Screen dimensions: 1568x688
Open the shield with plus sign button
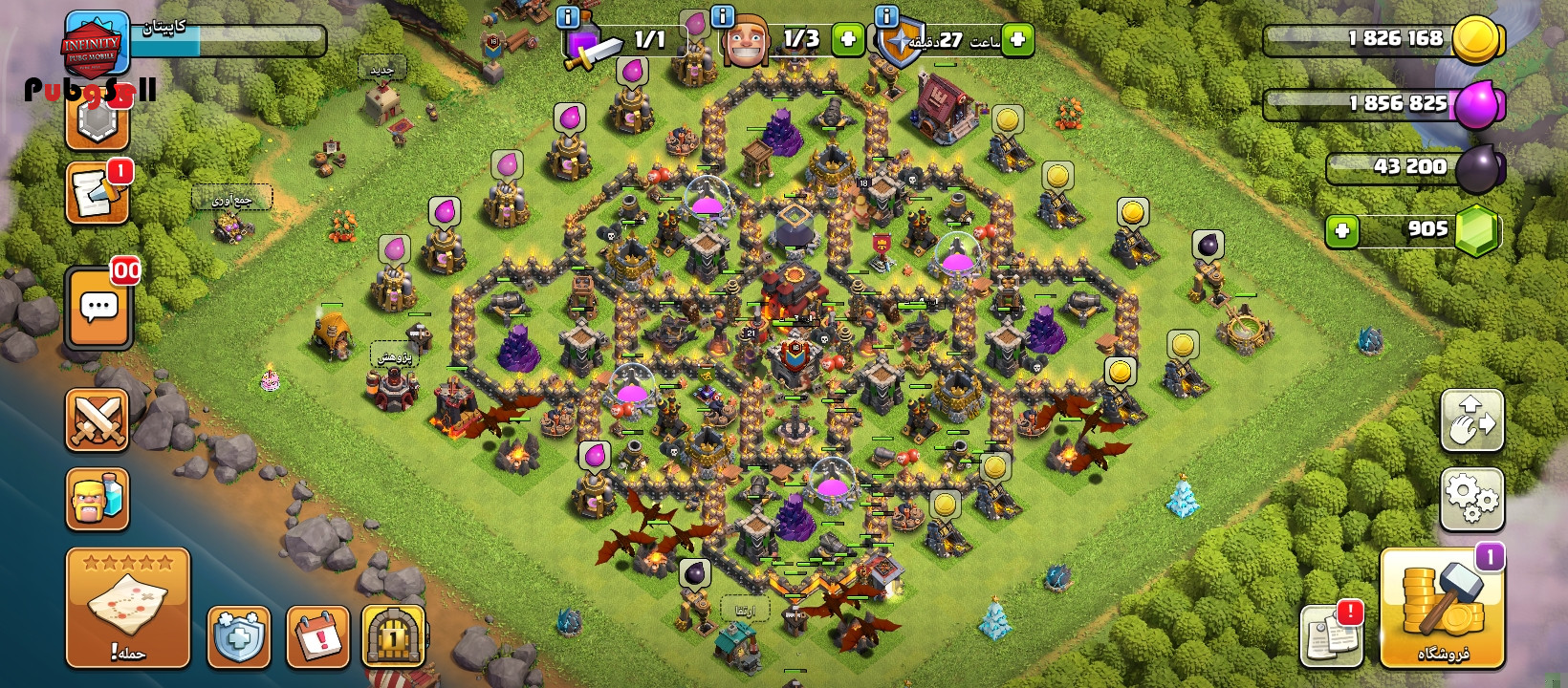point(238,635)
